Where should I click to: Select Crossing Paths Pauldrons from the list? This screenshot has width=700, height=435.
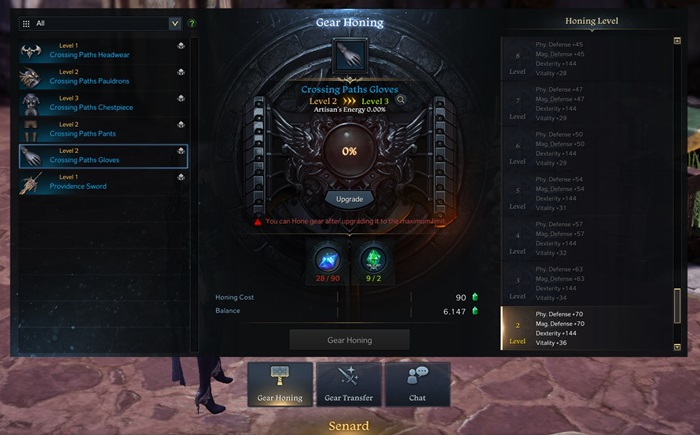pos(102,76)
